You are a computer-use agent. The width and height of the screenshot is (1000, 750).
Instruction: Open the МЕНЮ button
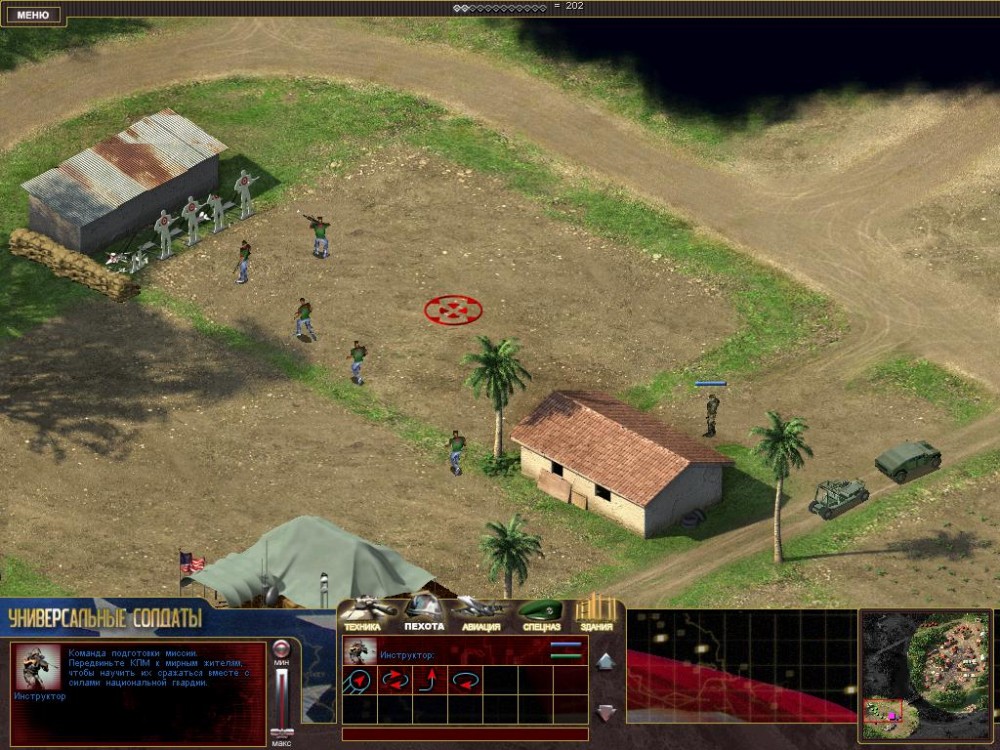[x=33, y=15]
